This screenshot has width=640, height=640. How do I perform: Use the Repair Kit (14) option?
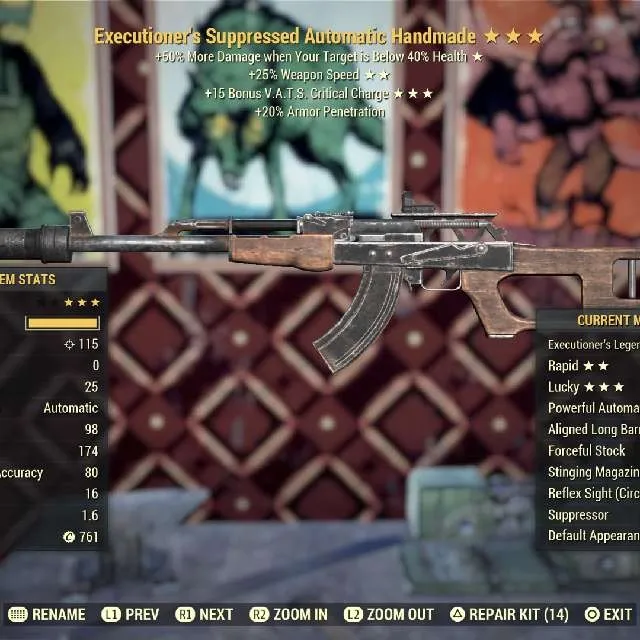pos(509,614)
